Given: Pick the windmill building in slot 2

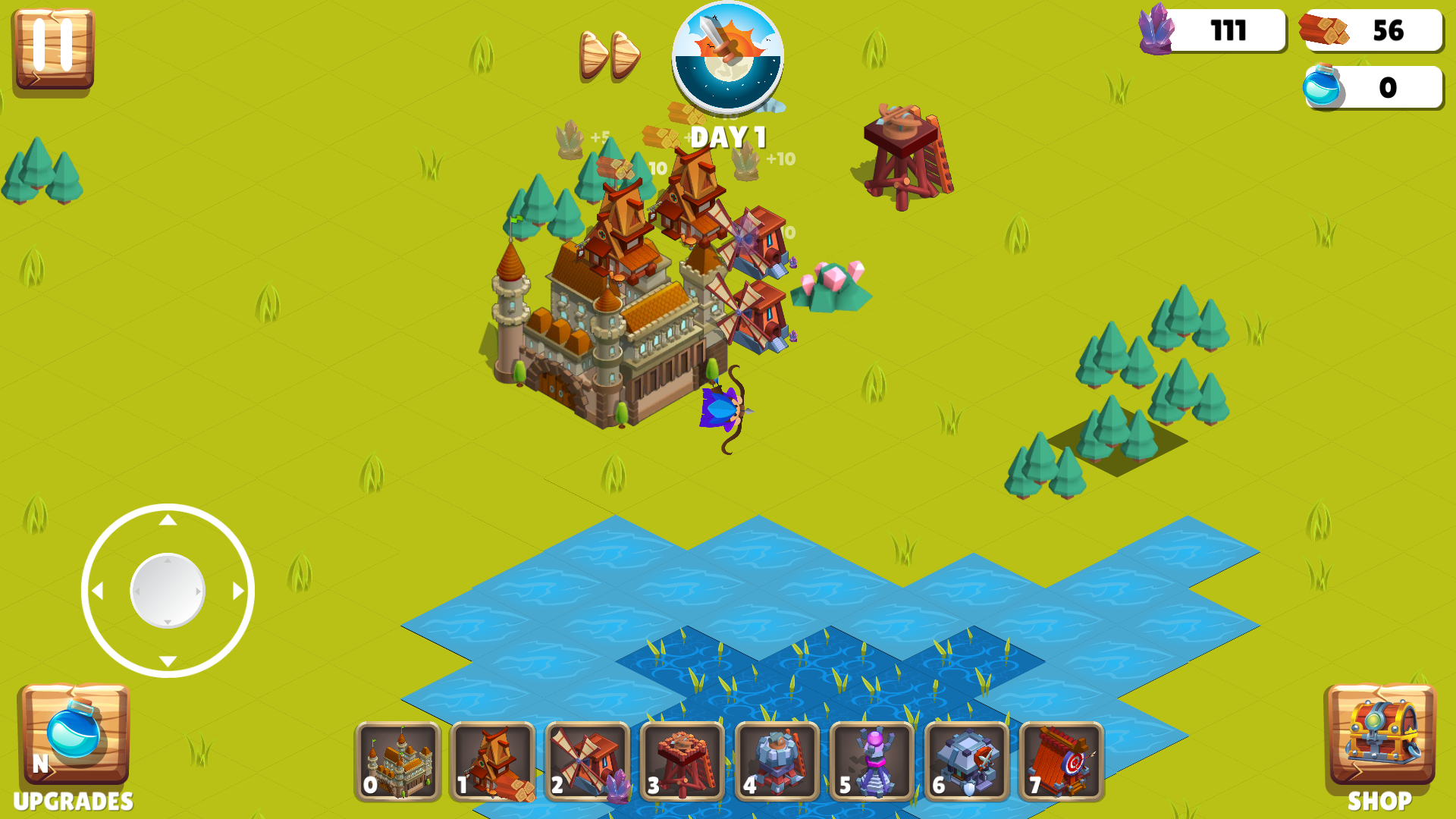Looking at the screenshot, I should tap(586, 762).
